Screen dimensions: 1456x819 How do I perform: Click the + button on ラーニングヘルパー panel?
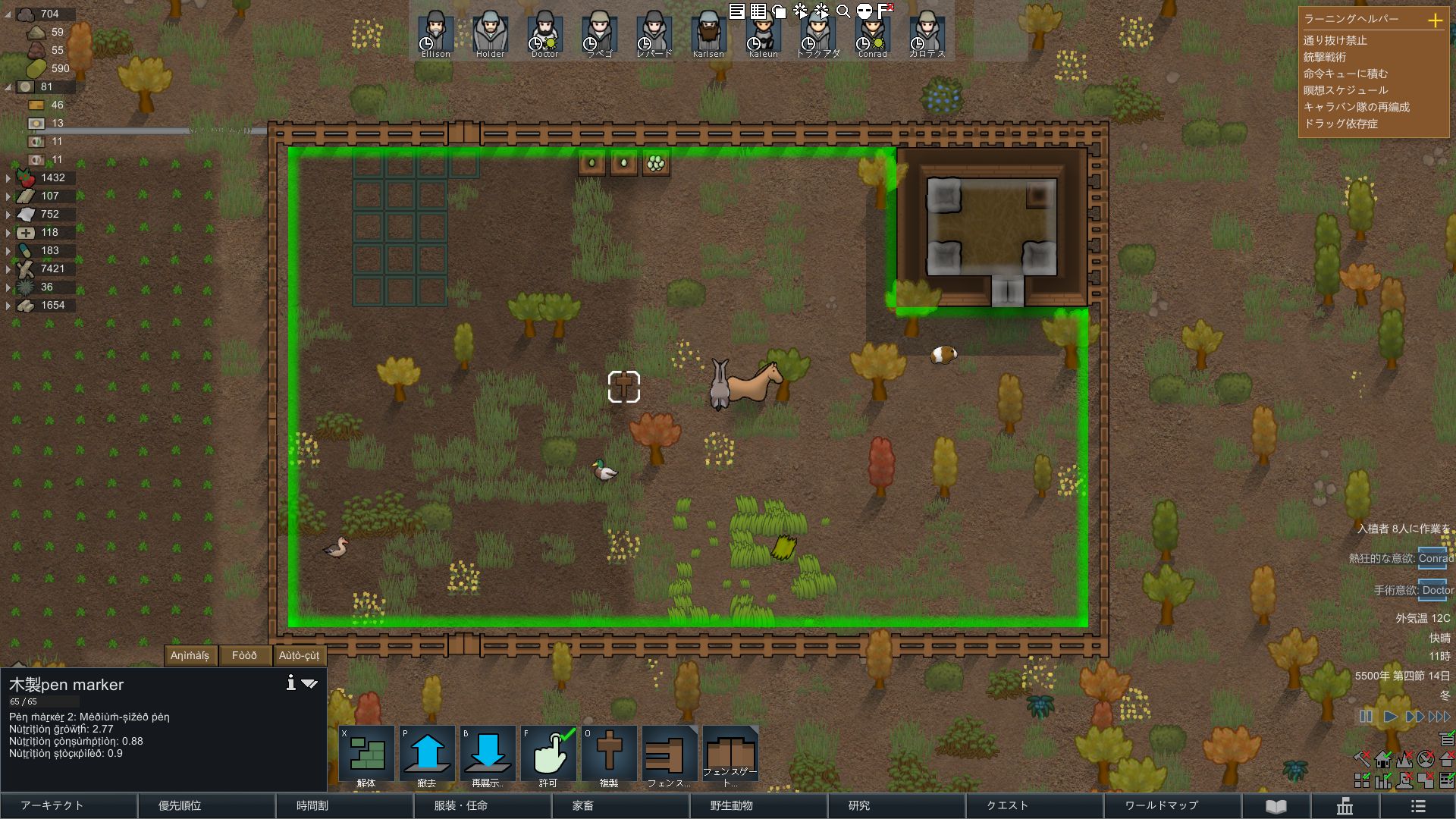tap(1437, 22)
